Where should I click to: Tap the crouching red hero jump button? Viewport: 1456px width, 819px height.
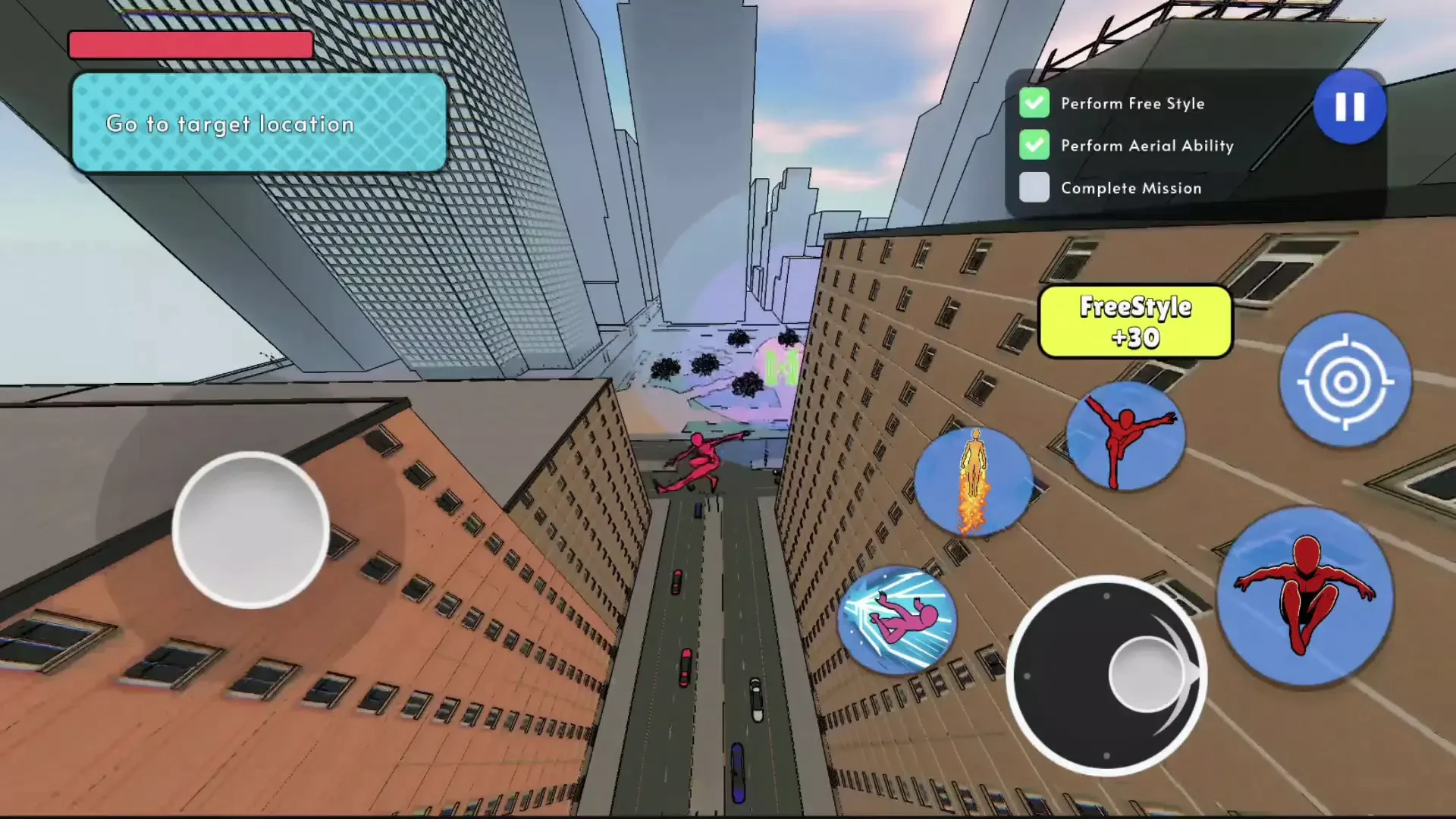1305,596
